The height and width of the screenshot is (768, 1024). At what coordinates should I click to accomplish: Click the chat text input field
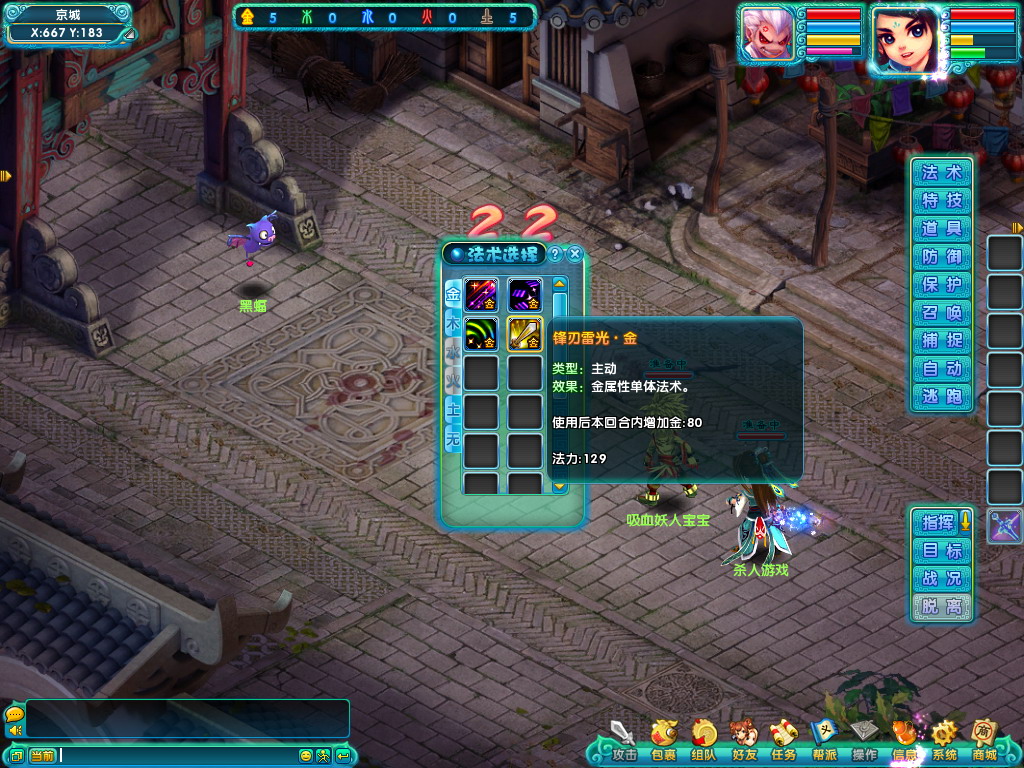(178, 755)
